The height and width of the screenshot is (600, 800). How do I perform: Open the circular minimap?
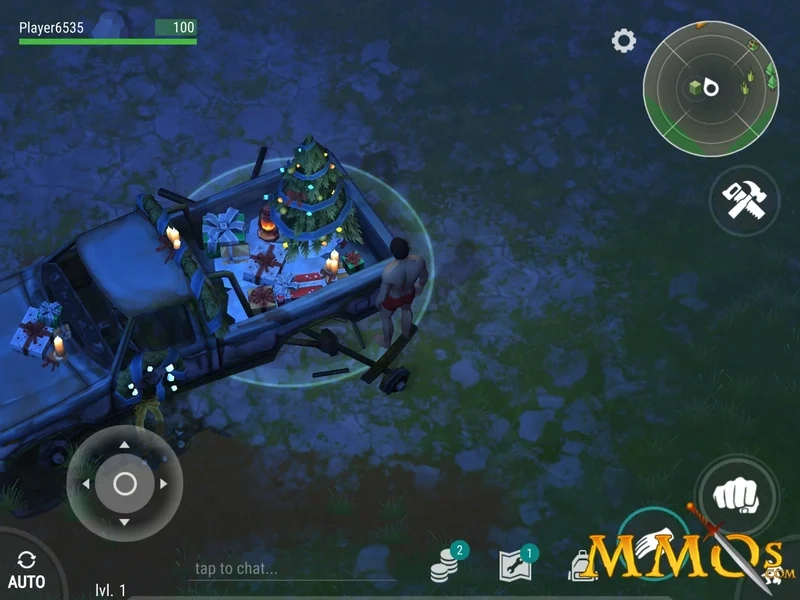pos(709,88)
